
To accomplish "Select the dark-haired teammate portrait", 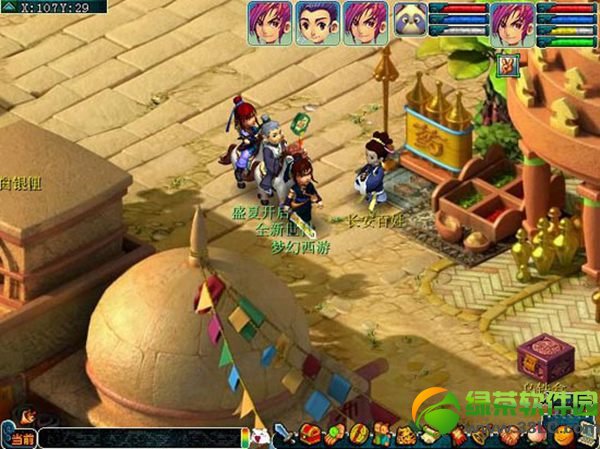I will [317, 22].
